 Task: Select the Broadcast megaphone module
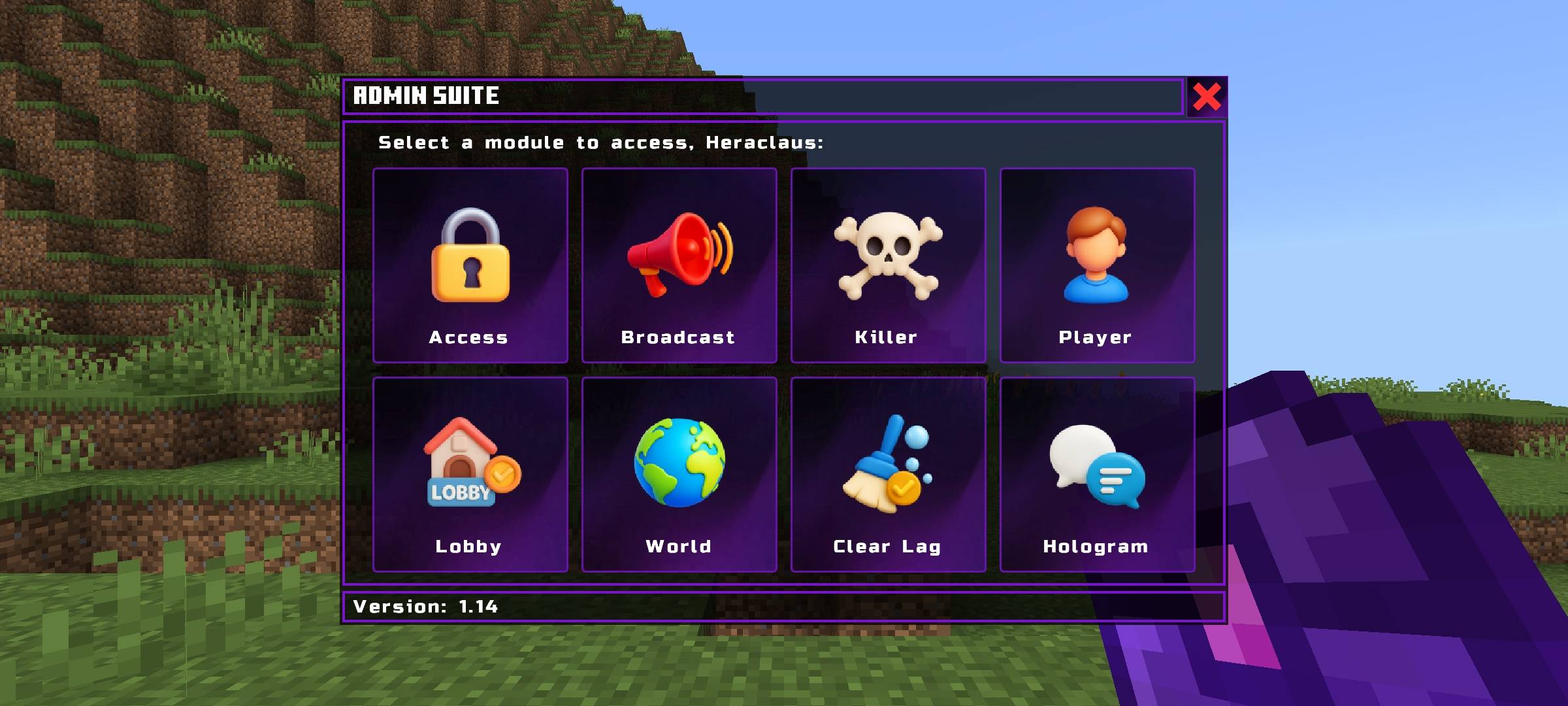[x=679, y=265]
